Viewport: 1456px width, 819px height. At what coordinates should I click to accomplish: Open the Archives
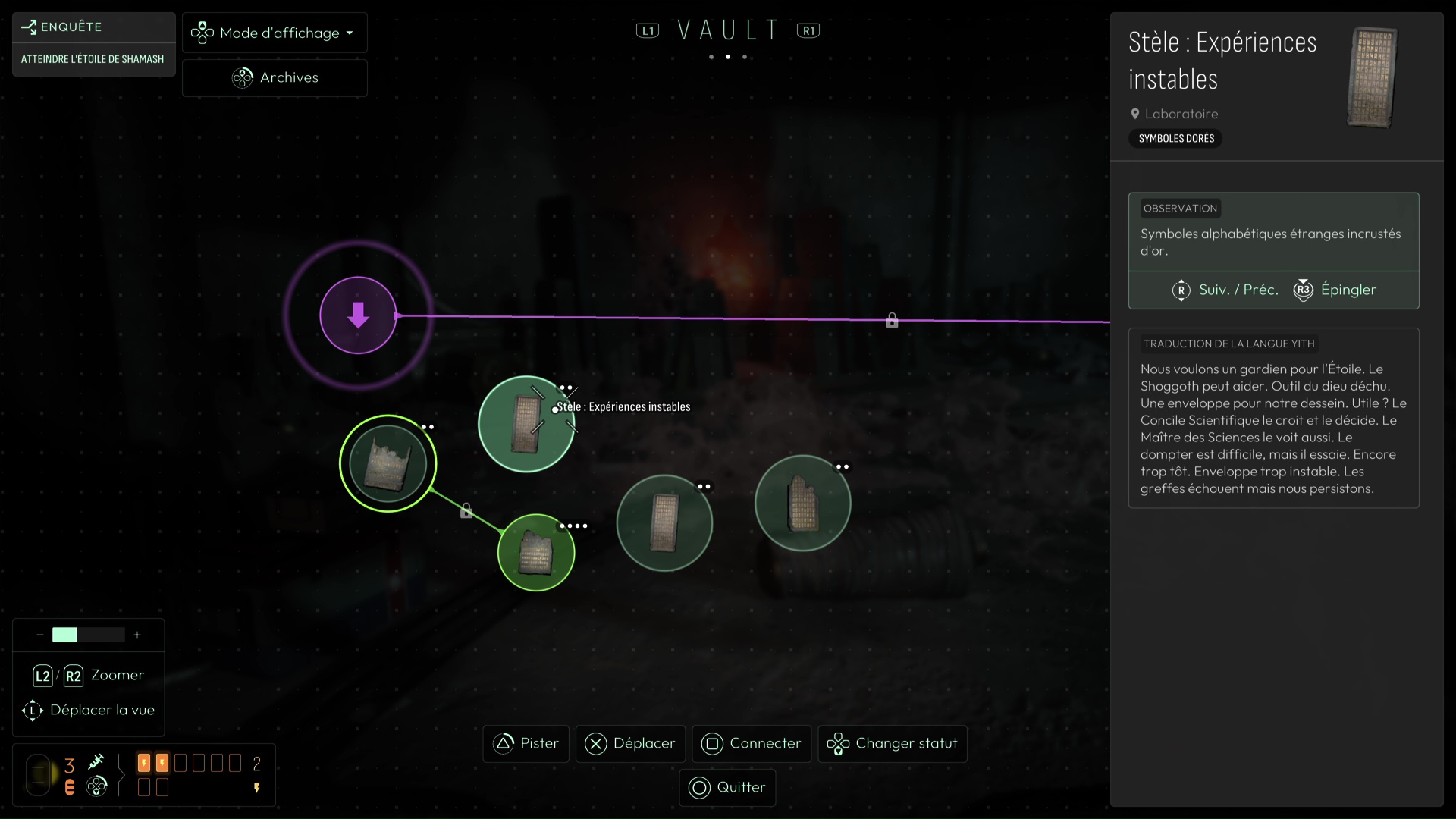click(x=275, y=77)
